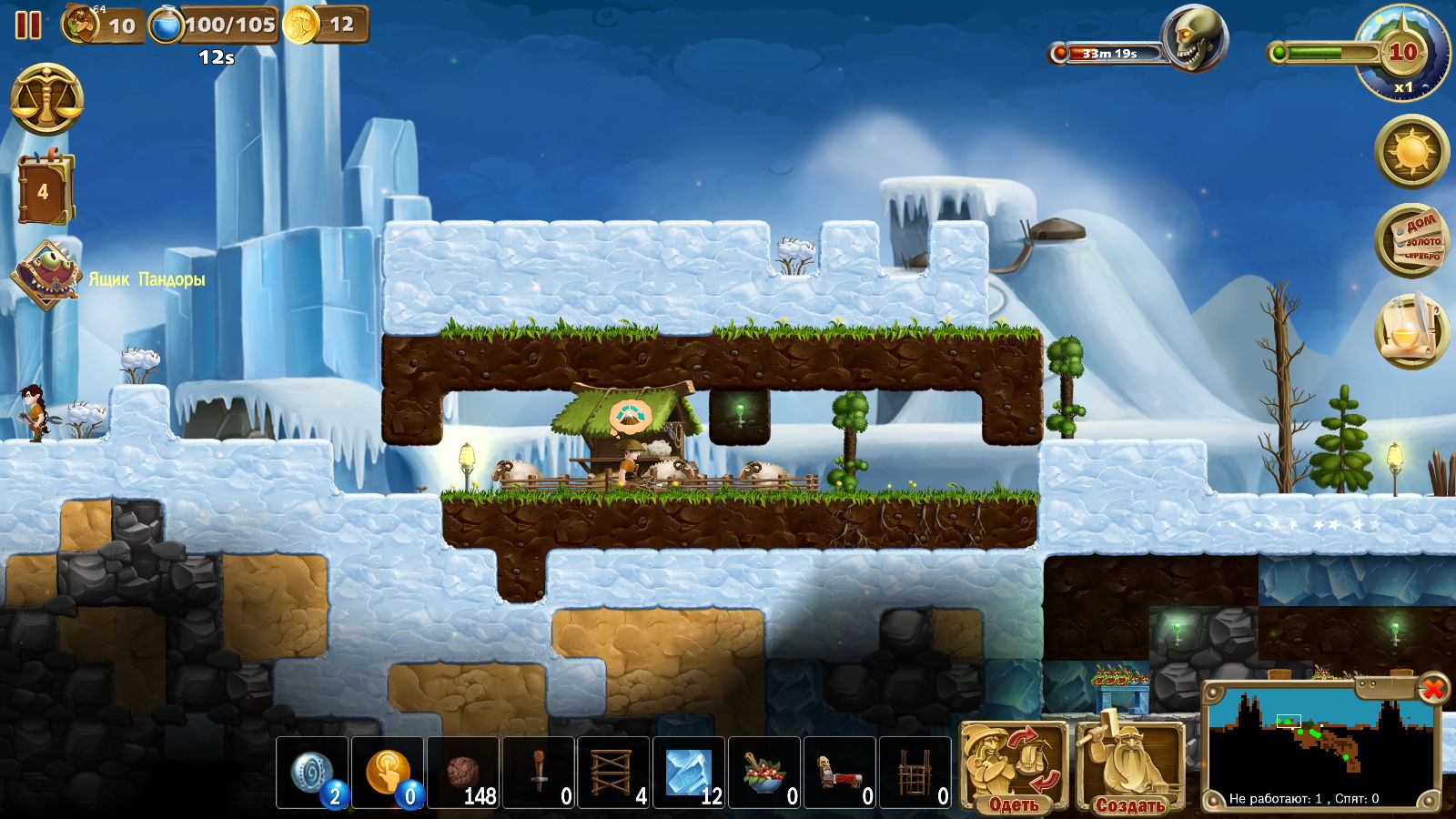Toggle the sun lighting button

[1411, 151]
